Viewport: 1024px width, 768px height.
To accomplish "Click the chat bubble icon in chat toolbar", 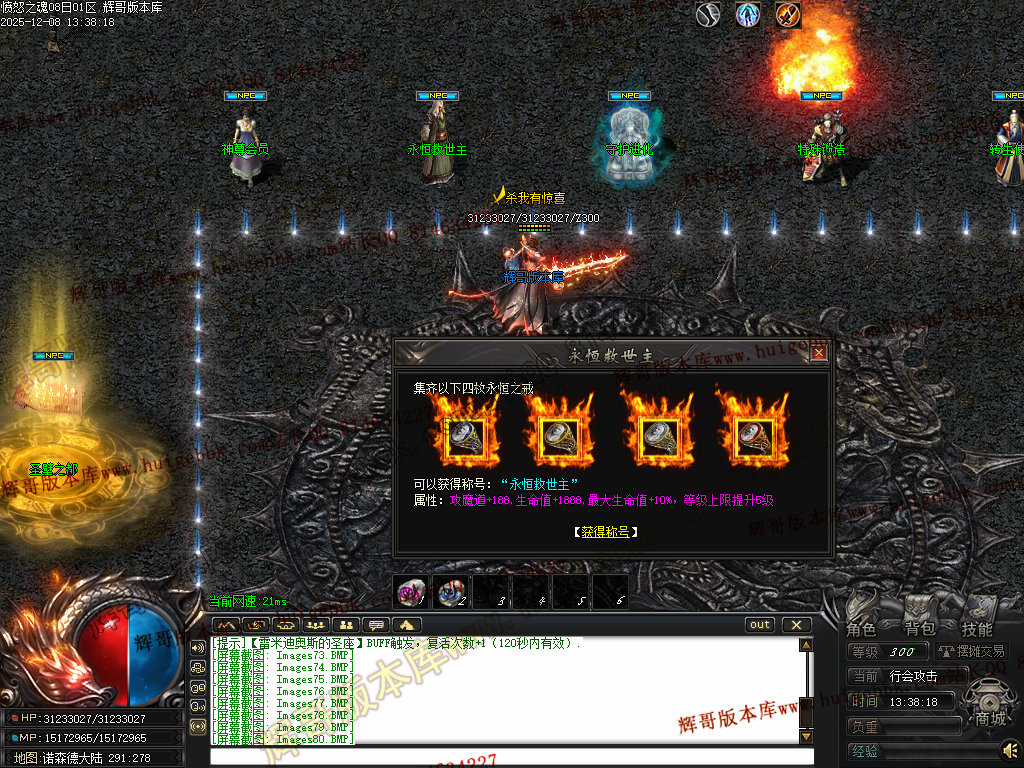I will coord(377,626).
